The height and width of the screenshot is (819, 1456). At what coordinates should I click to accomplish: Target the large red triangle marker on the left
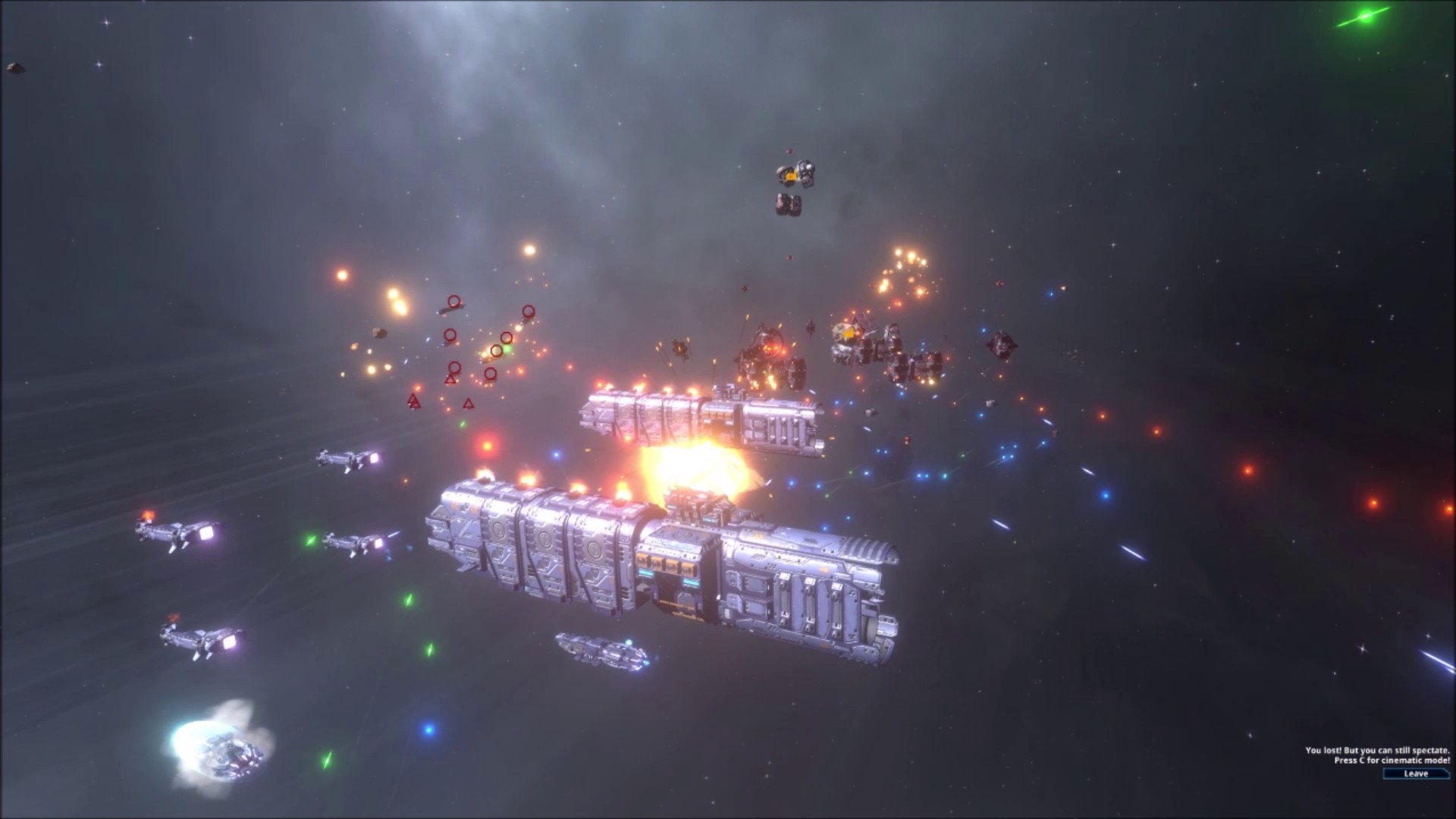pyautogui.click(x=414, y=401)
